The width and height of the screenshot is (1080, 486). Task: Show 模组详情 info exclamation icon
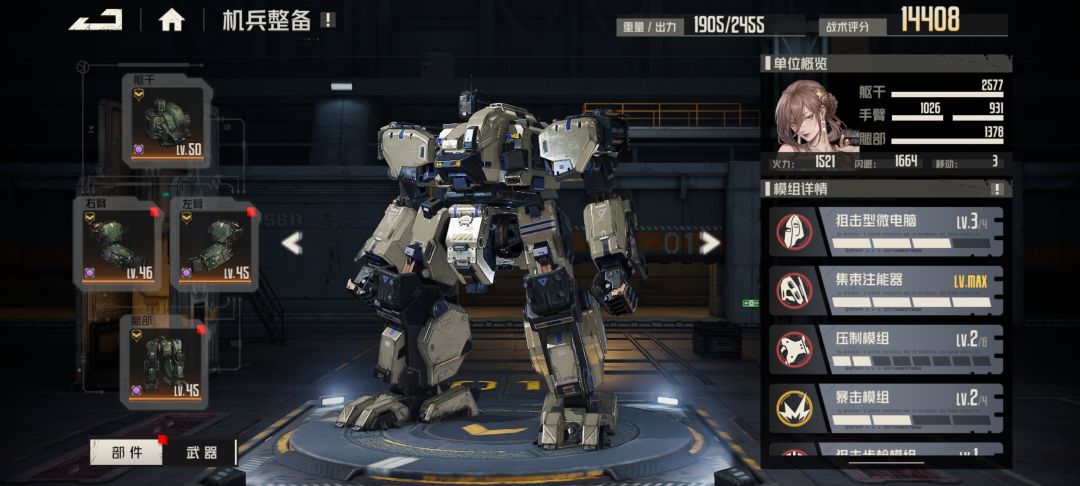coord(996,189)
